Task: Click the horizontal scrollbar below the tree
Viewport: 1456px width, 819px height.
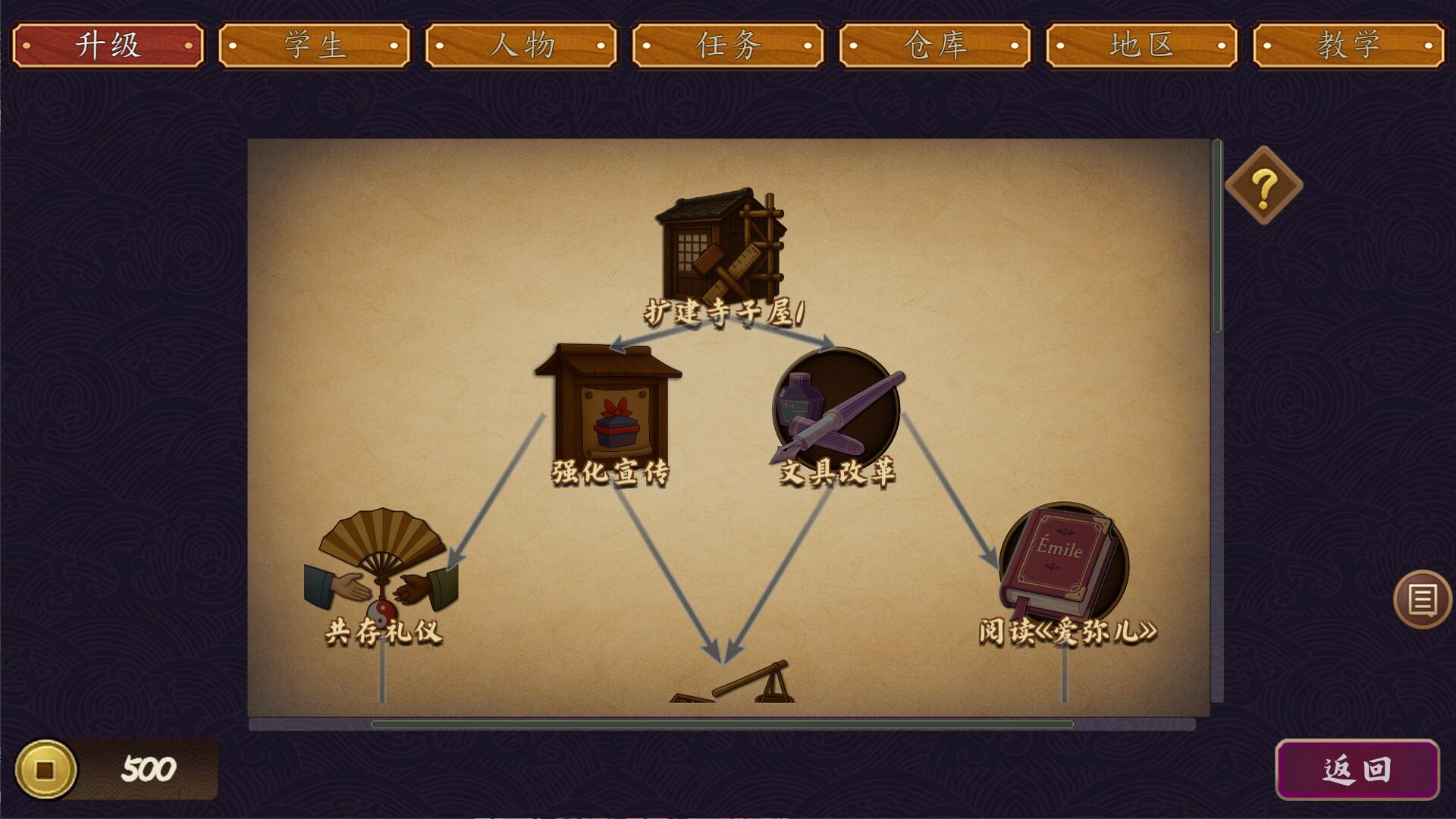Action: click(x=720, y=726)
